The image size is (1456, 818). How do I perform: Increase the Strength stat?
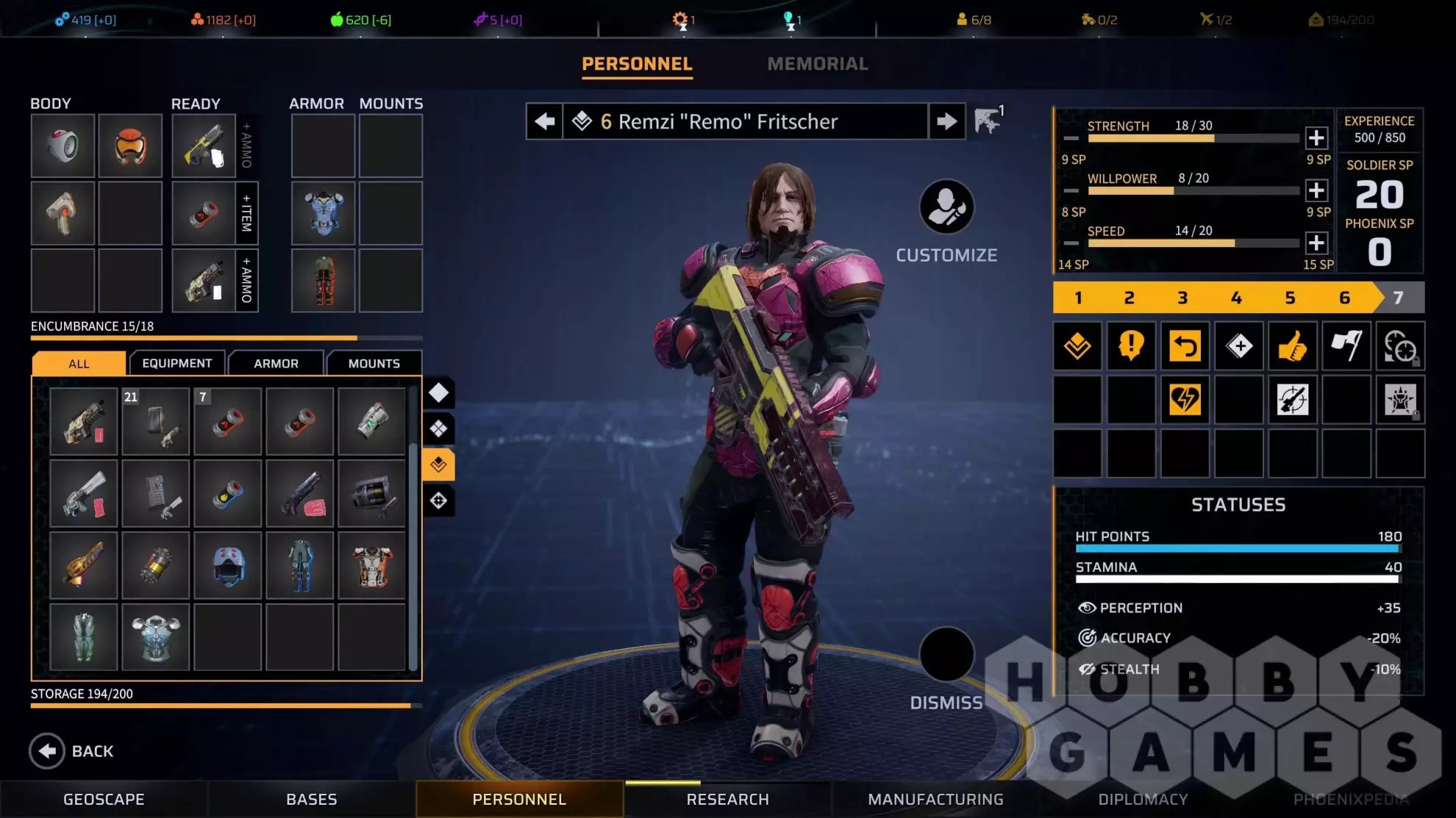[x=1316, y=137]
